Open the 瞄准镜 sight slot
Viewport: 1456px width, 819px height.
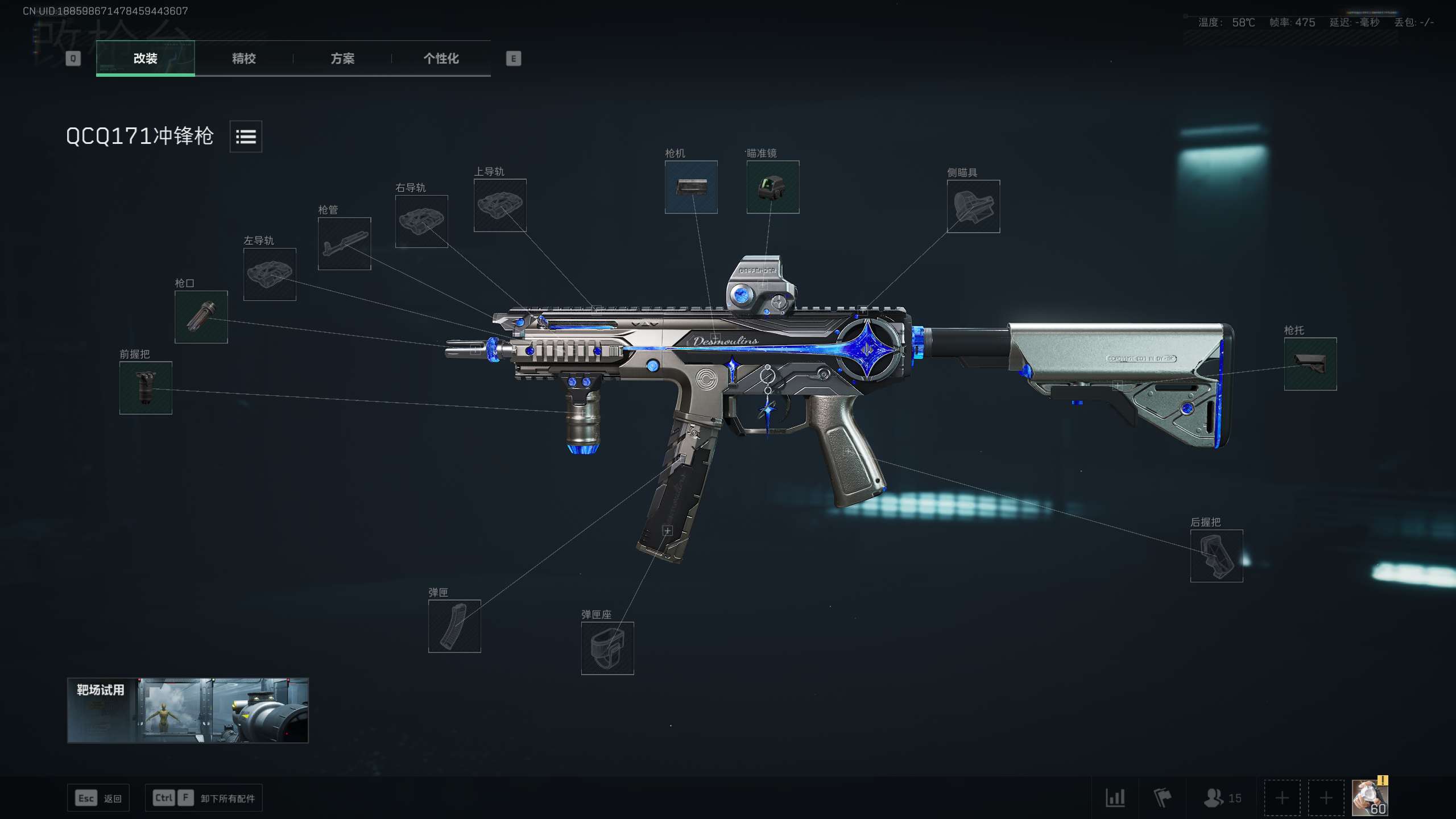click(x=772, y=187)
